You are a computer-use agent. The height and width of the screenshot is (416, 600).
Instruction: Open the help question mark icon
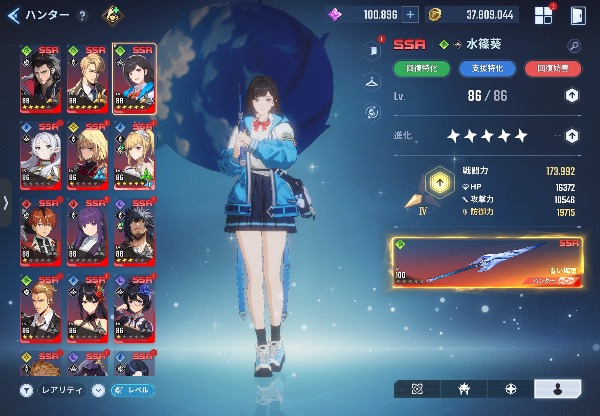(x=82, y=15)
